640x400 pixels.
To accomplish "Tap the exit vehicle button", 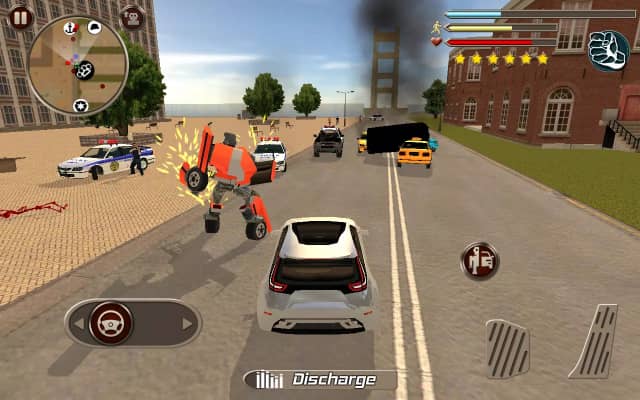I will tap(479, 261).
